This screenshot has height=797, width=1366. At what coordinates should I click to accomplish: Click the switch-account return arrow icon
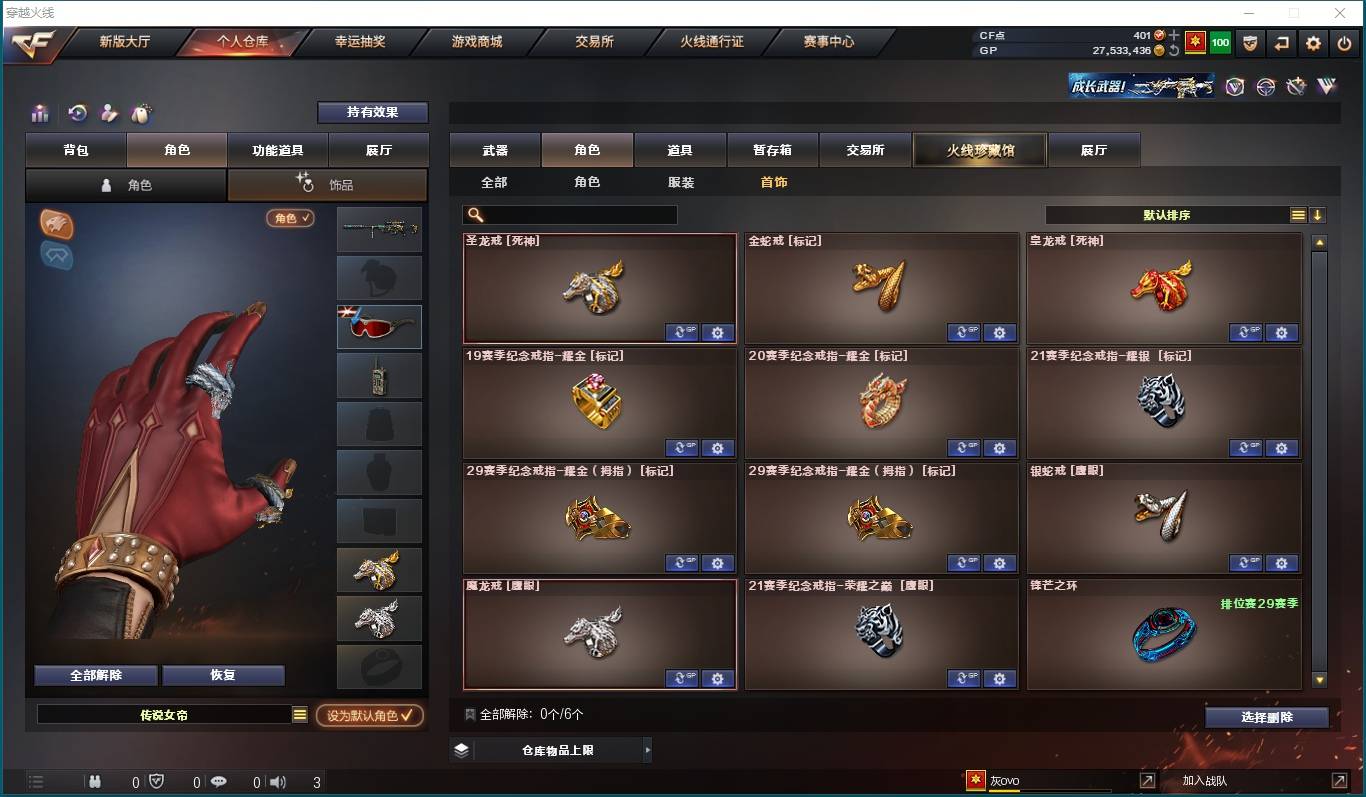click(1281, 43)
